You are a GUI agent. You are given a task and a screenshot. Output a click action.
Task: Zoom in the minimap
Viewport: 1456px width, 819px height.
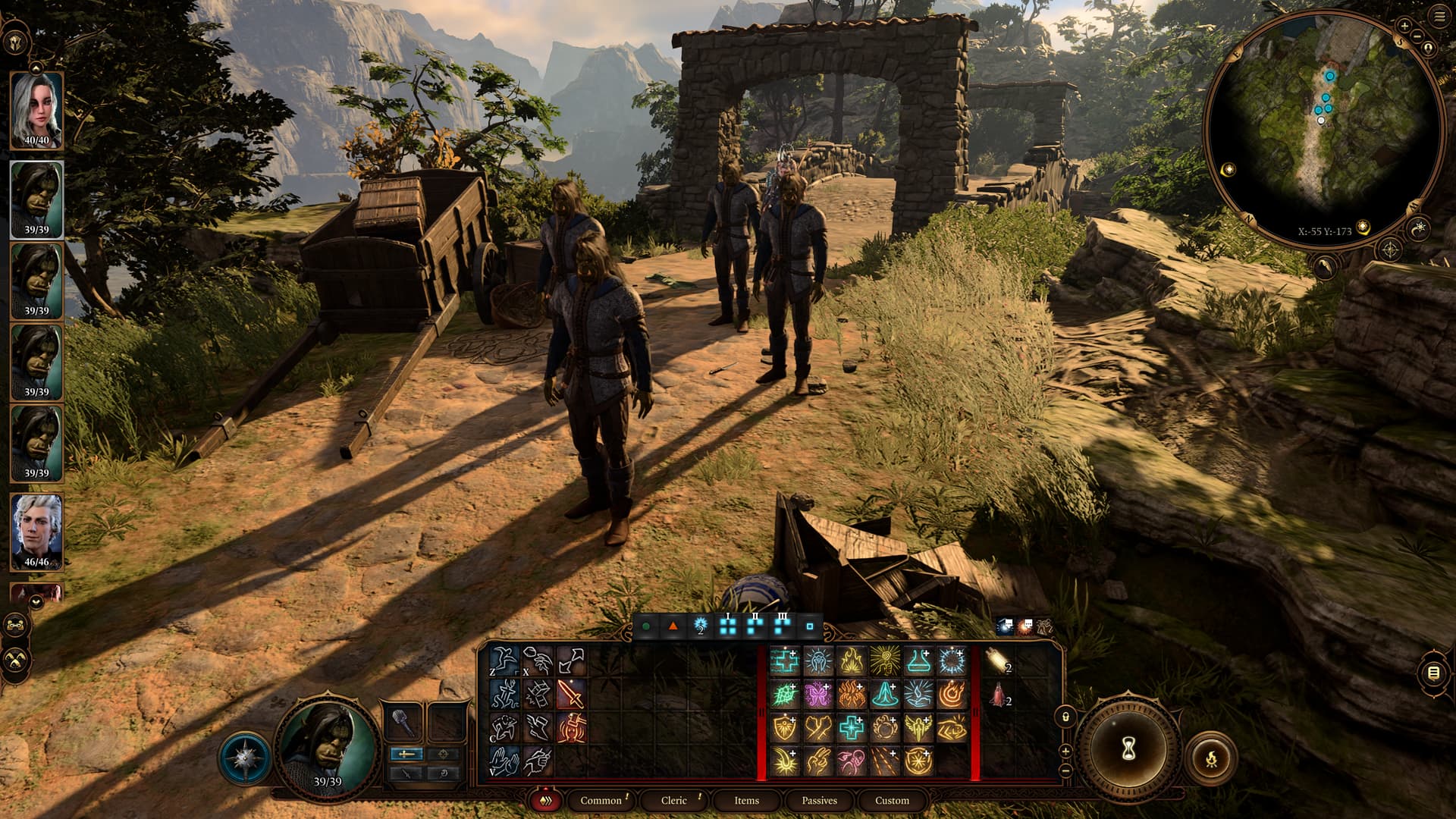[1404, 26]
